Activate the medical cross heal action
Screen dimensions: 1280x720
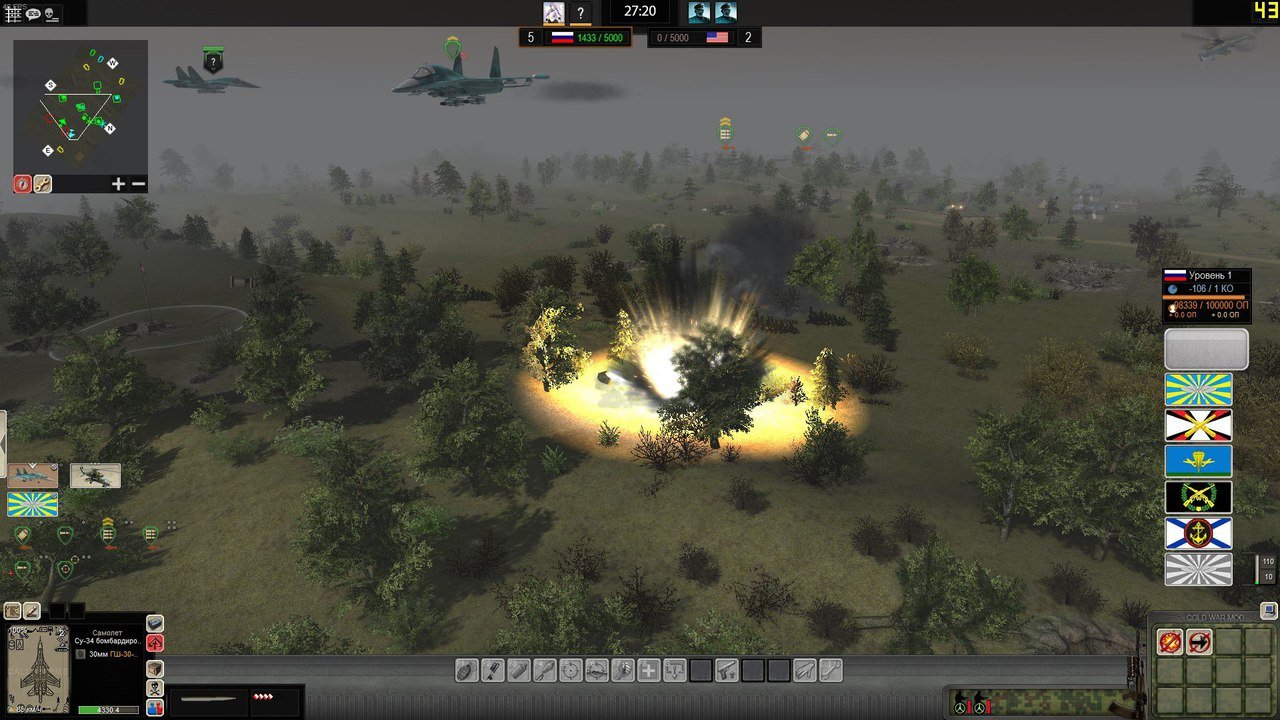(x=648, y=670)
